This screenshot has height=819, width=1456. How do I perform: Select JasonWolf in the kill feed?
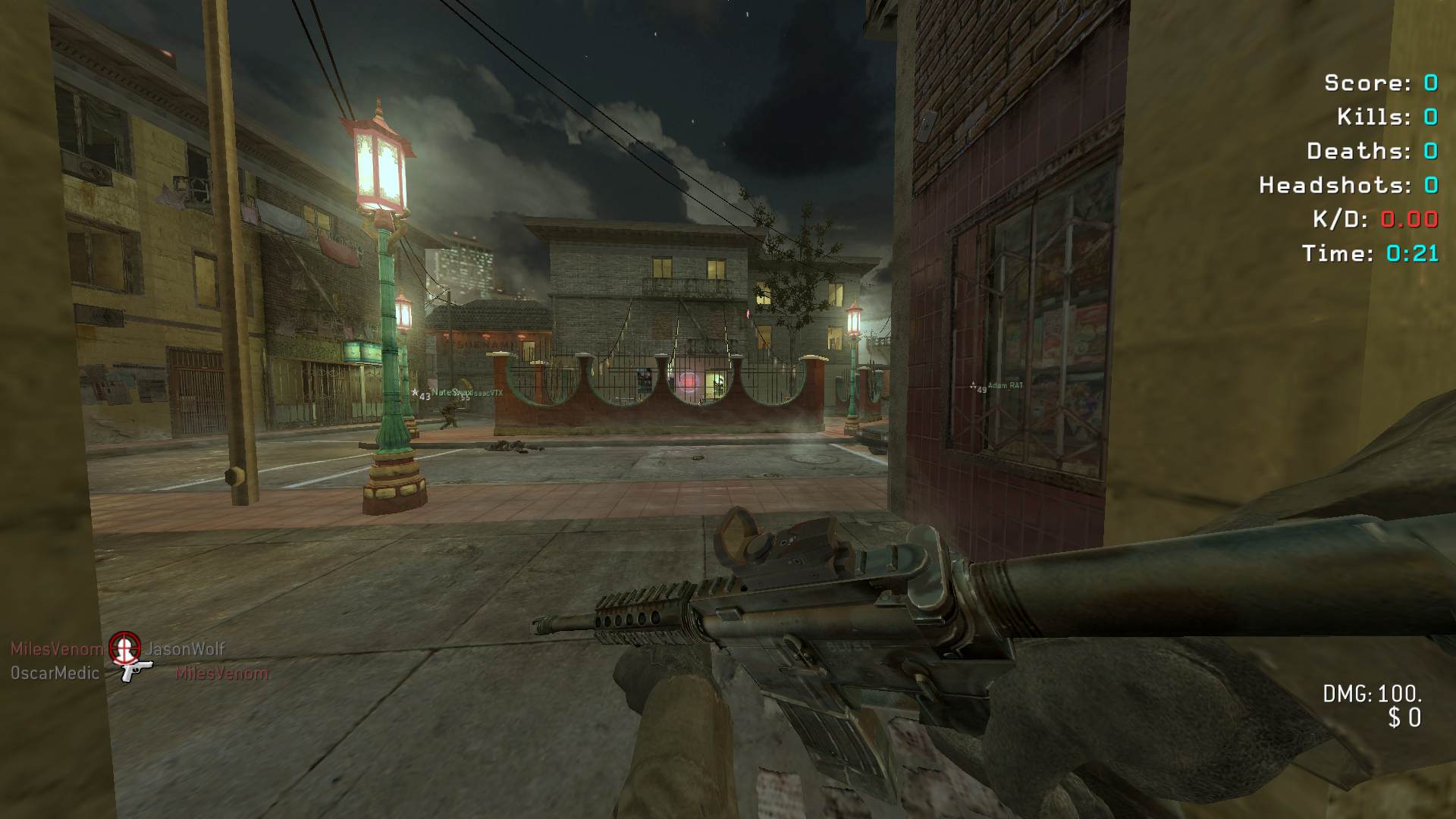(185, 649)
